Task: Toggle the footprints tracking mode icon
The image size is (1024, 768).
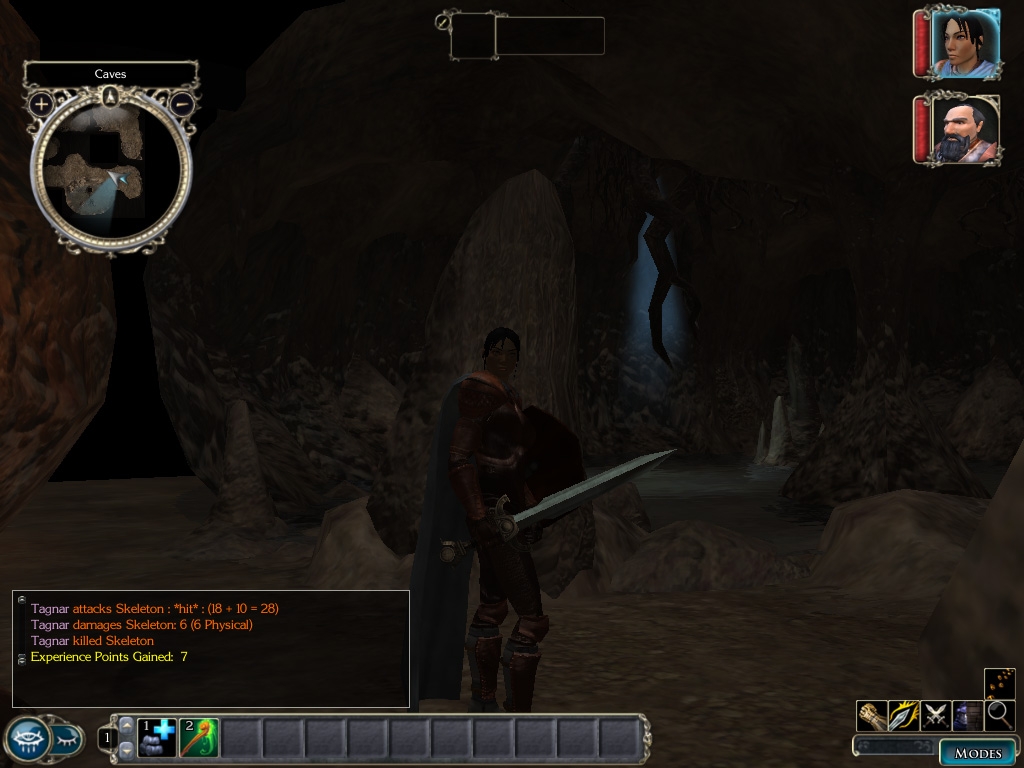Action: point(999,683)
